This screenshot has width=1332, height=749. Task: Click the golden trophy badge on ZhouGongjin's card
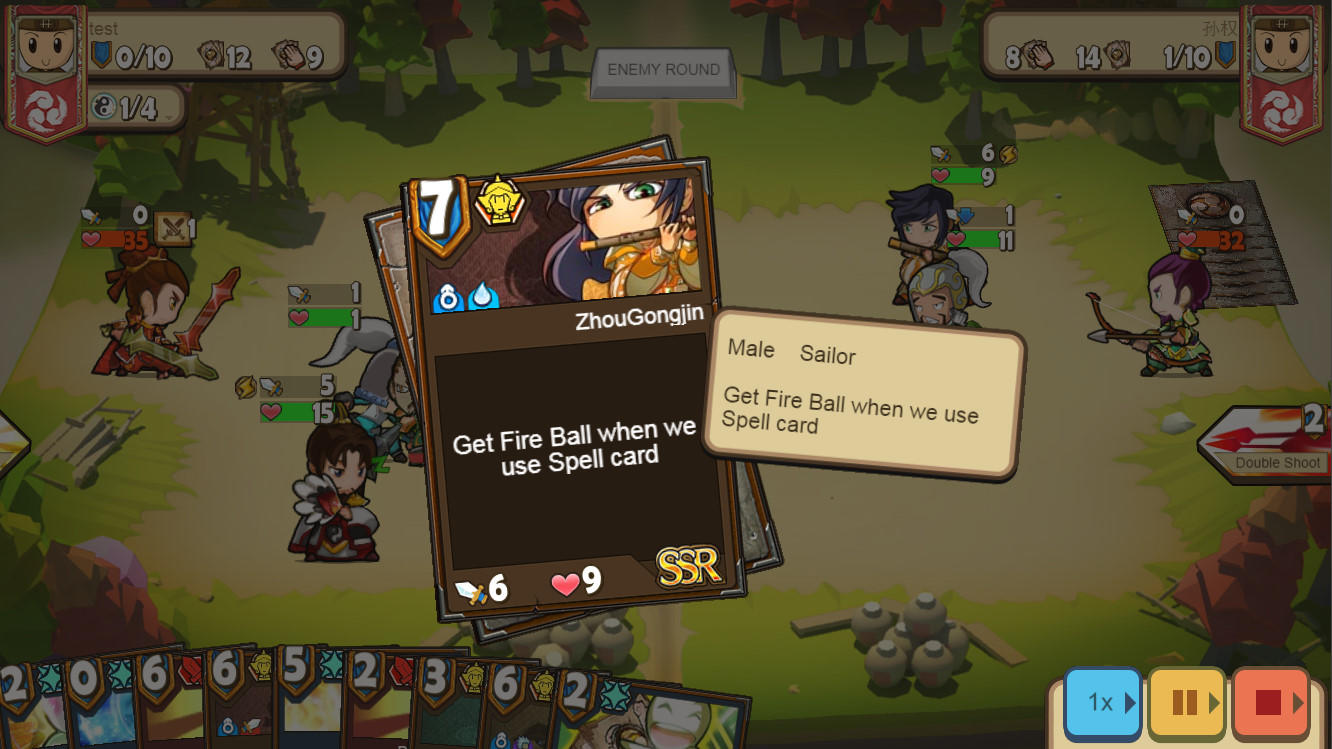point(501,201)
